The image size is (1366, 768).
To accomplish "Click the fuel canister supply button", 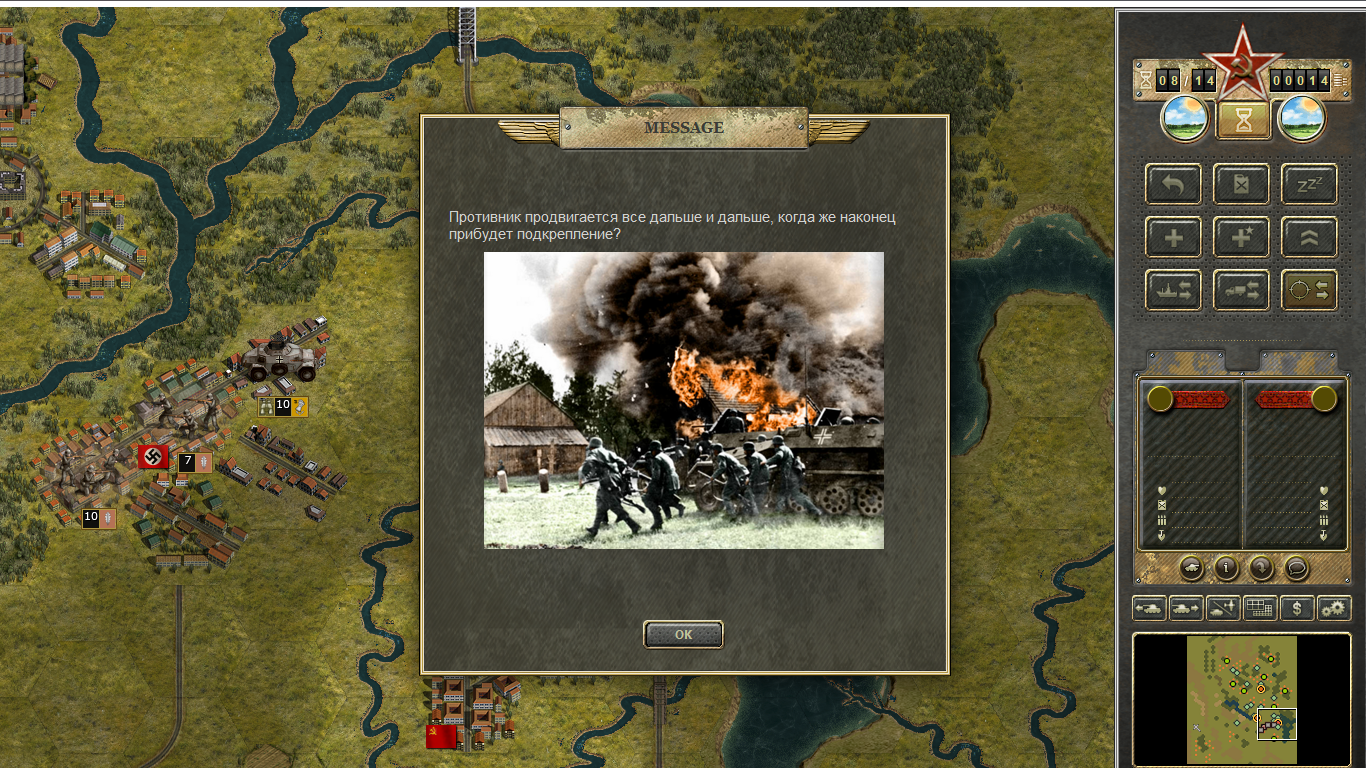I will click(1241, 185).
